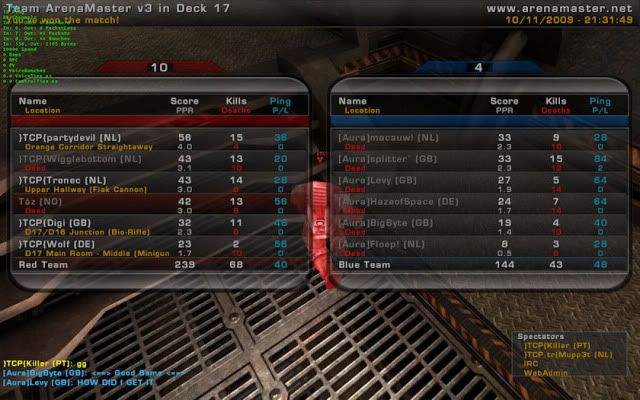Click the [Aura]Levy chat message line
The height and width of the screenshot is (400, 640).
click(x=80, y=382)
